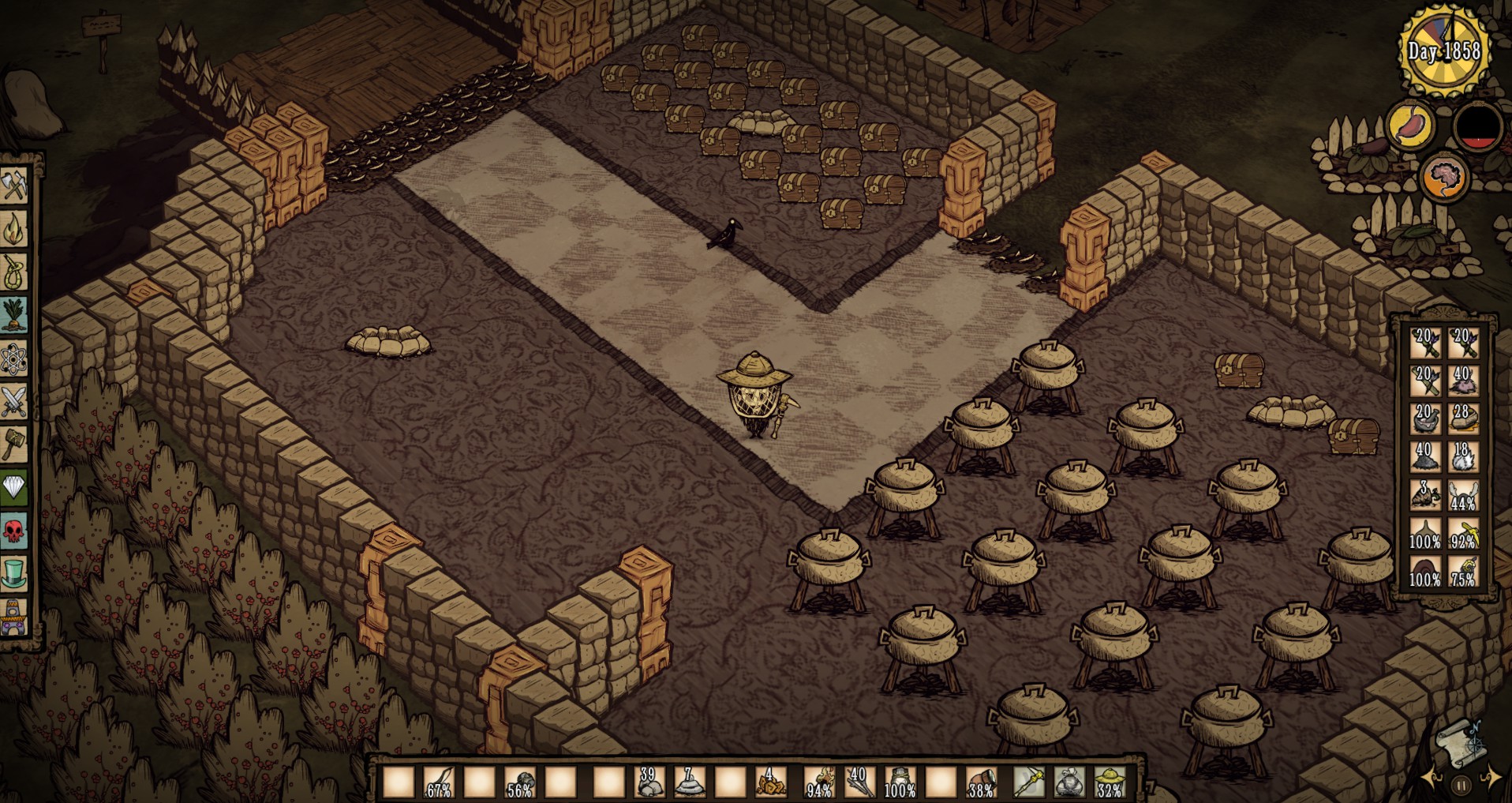1512x803 pixels.
Task: Select the antlered helmet at 44% durability
Action: (x=1464, y=496)
